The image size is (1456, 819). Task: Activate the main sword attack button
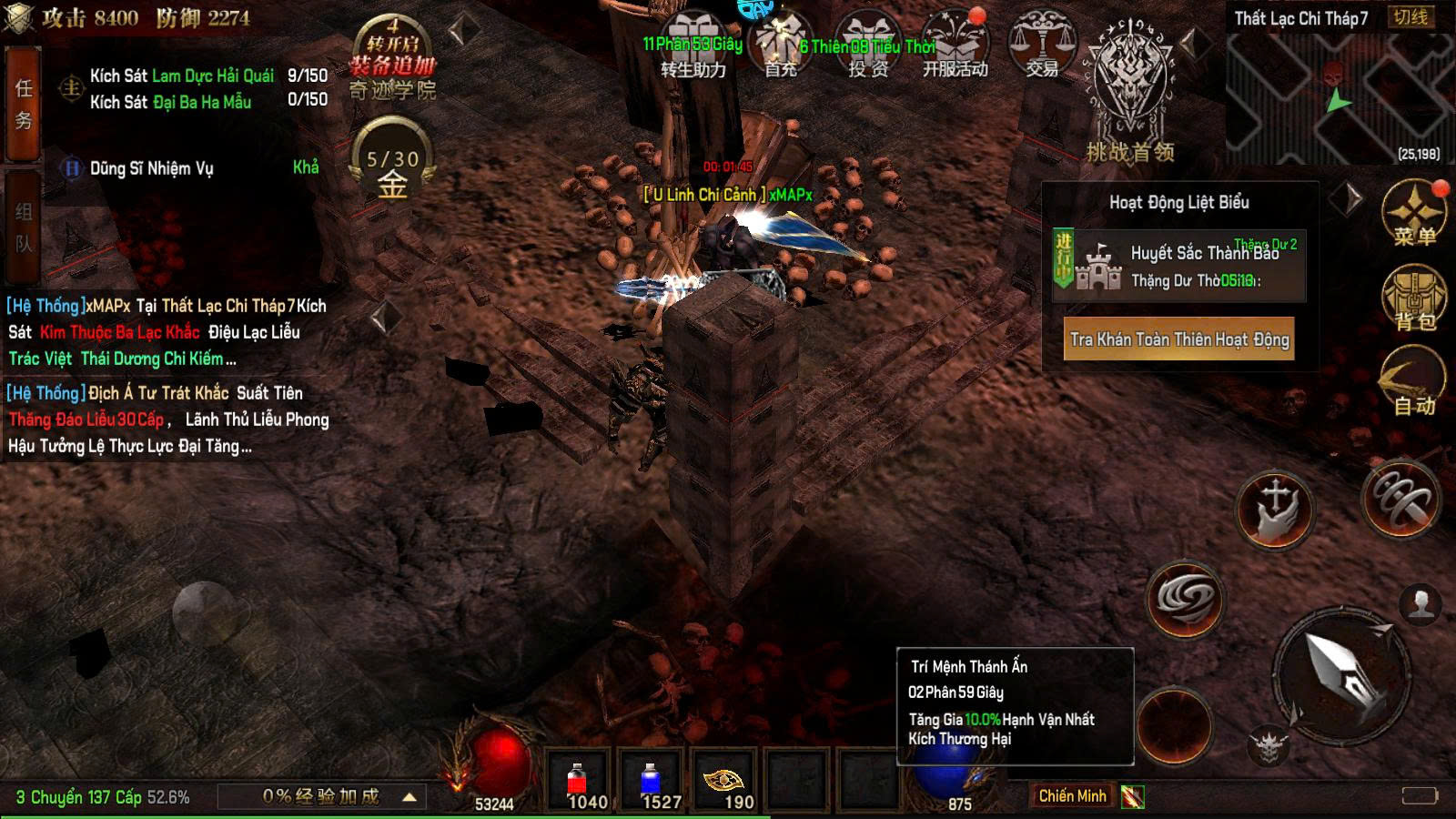pos(1341,673)
